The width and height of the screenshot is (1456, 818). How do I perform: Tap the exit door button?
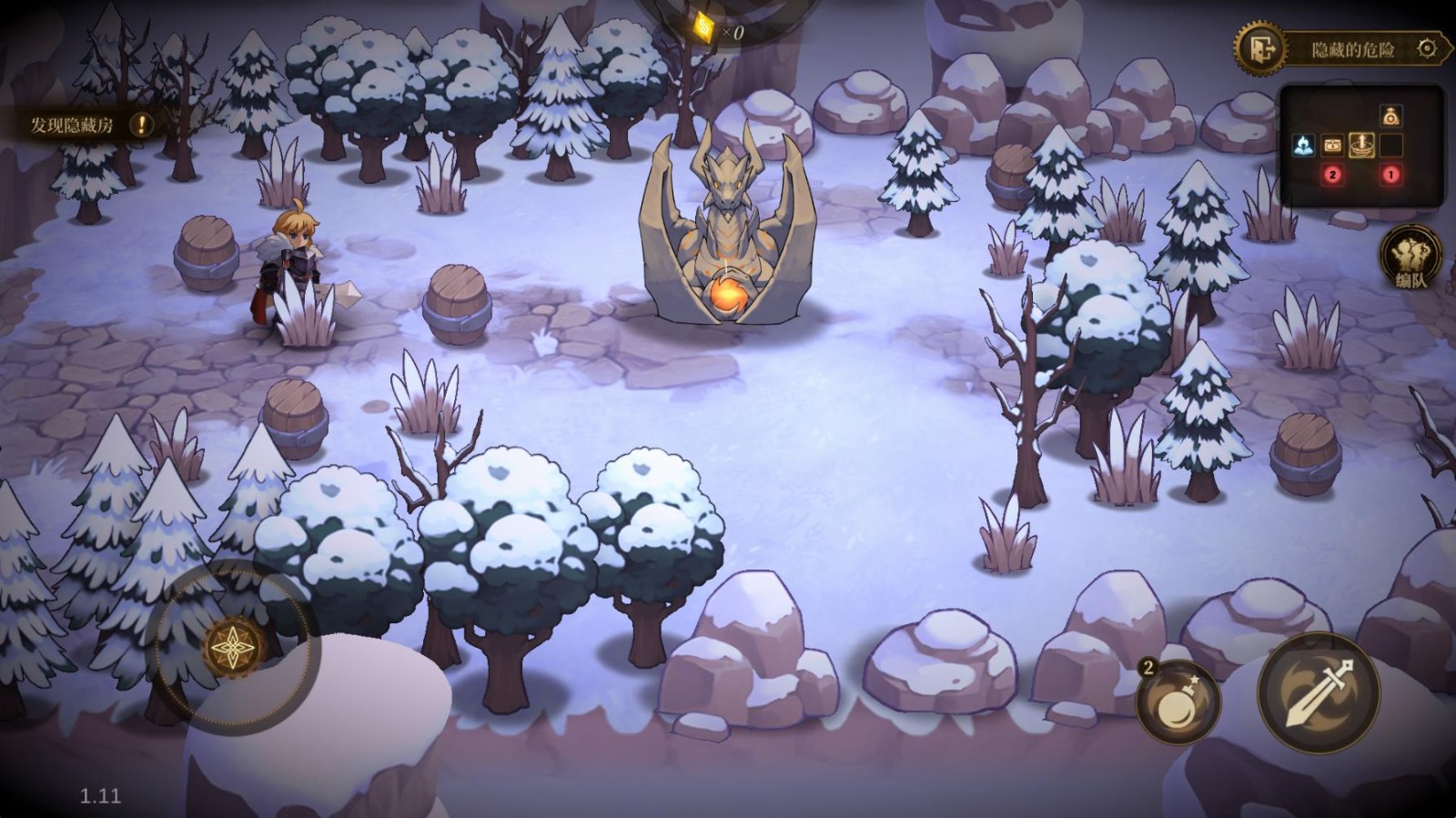pyautogui.click(x=1261, y=48)
